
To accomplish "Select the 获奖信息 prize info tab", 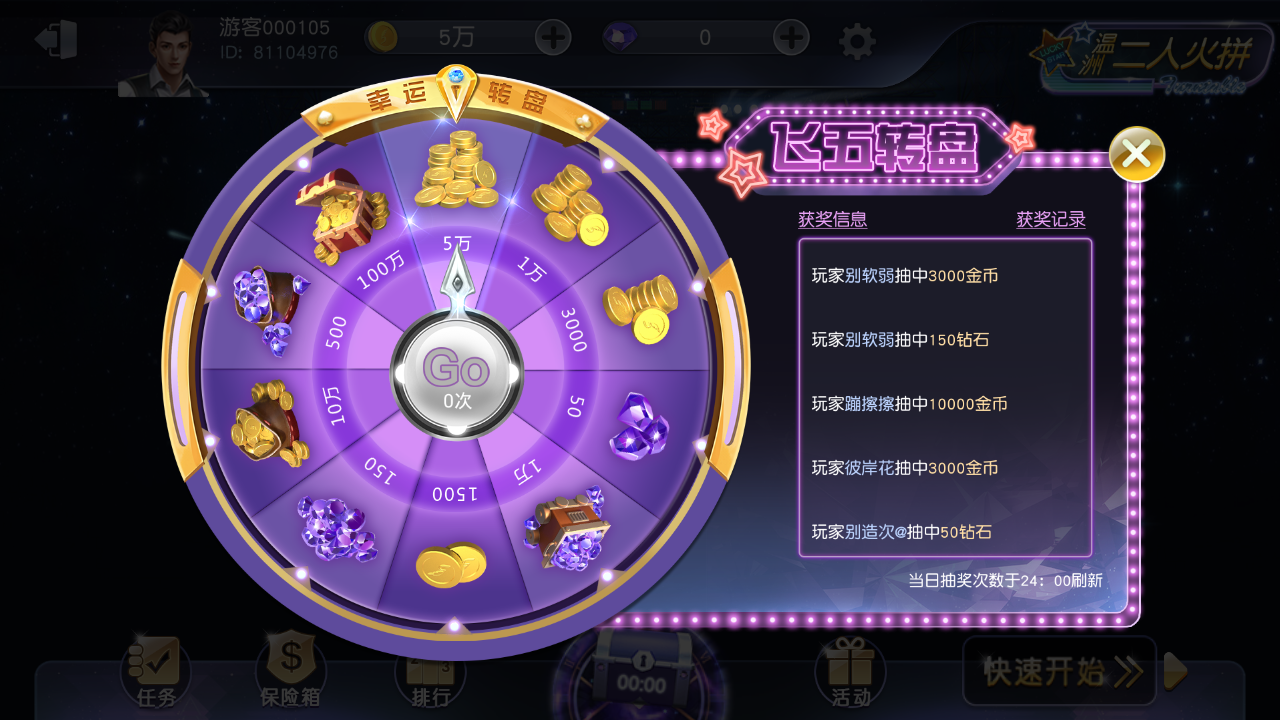I will 834,219.
